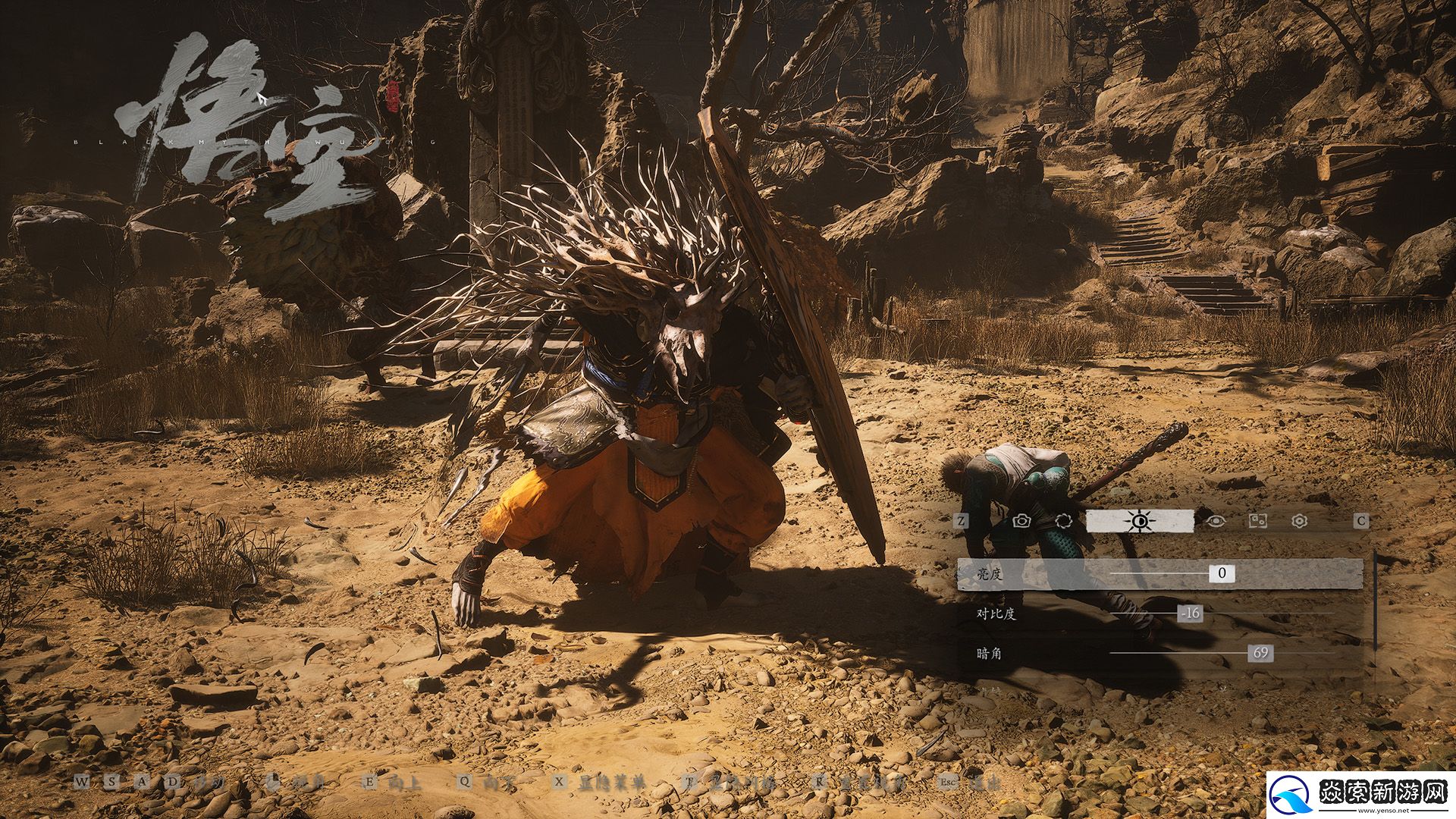Select the highlighted sun brightness tab
Screen dimensions: 1456x819
(1139, 521)
